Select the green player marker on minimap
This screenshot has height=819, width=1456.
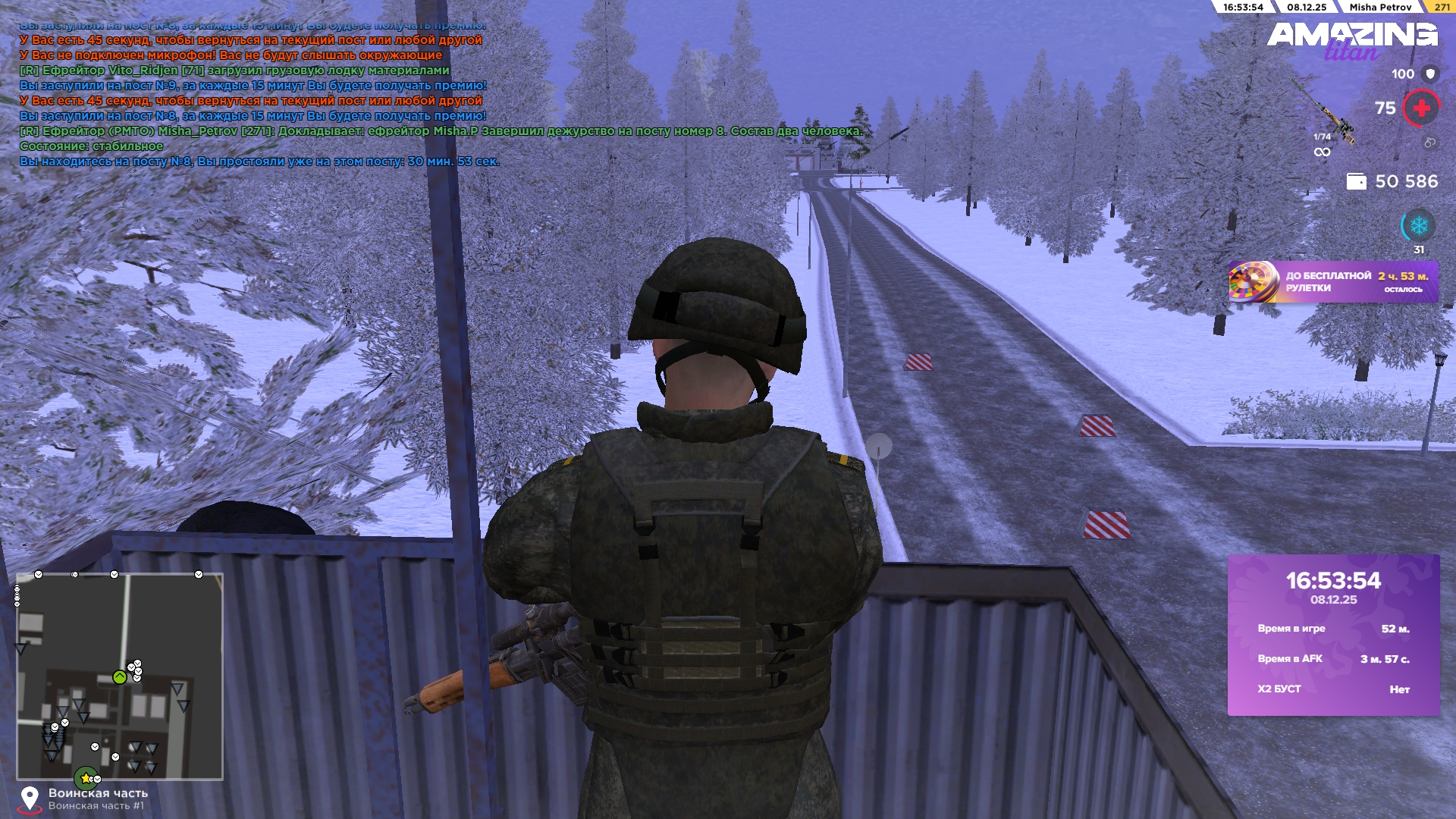pyautogui.click(x=120, y=677)
